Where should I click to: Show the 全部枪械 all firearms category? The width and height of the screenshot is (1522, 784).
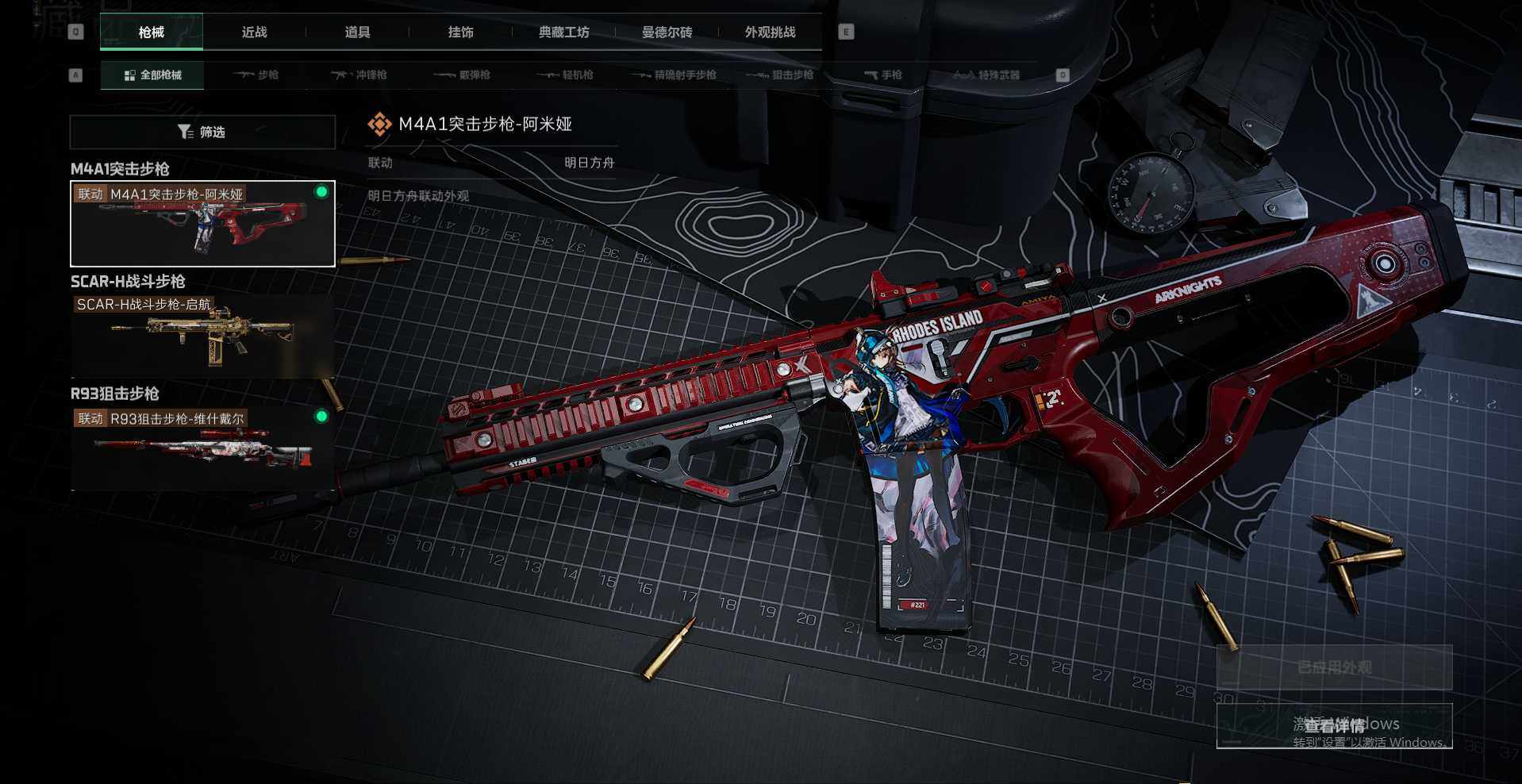point(152,75)
